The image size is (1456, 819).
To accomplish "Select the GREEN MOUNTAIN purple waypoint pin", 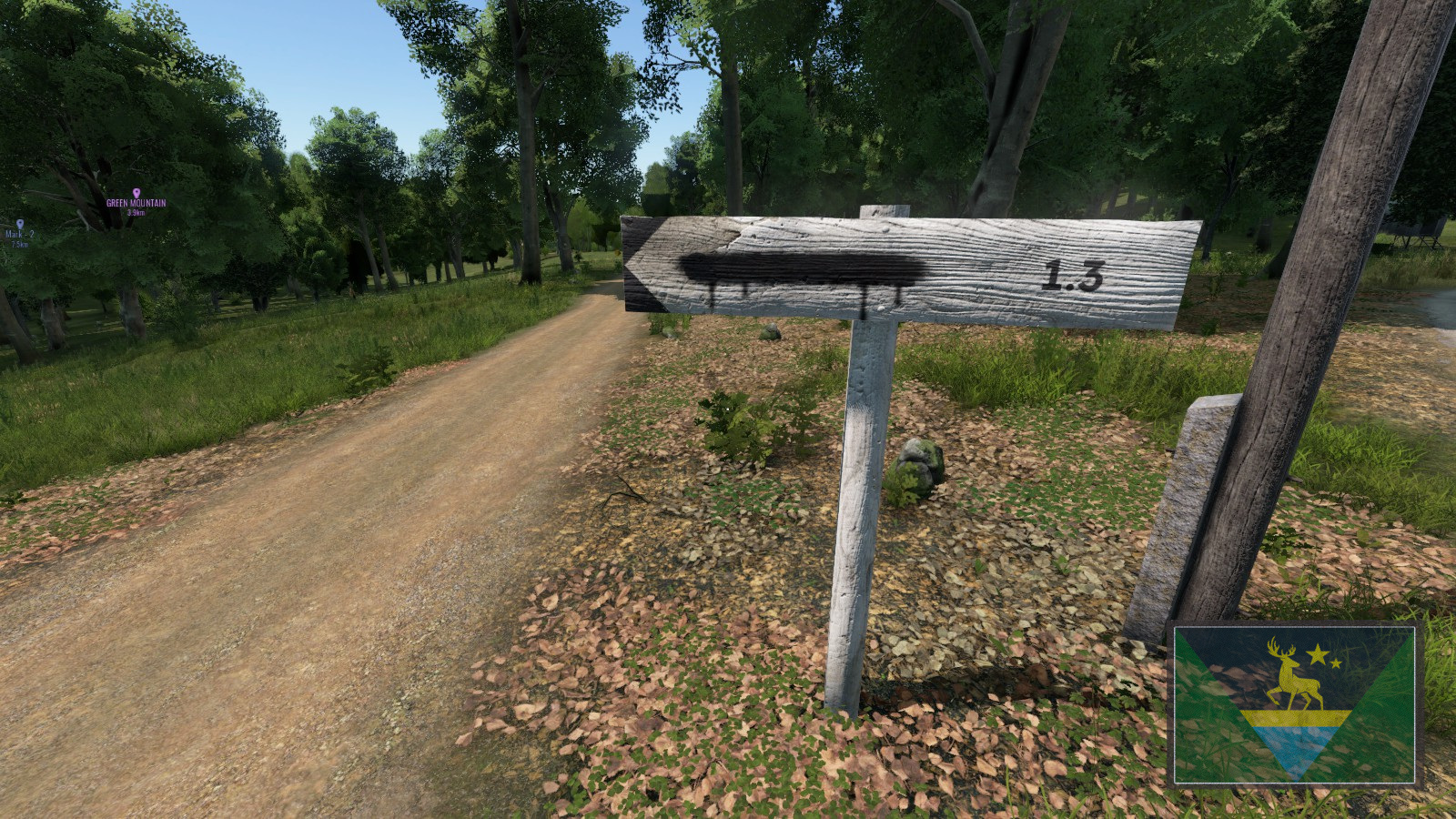I will (x=137, y=193).
